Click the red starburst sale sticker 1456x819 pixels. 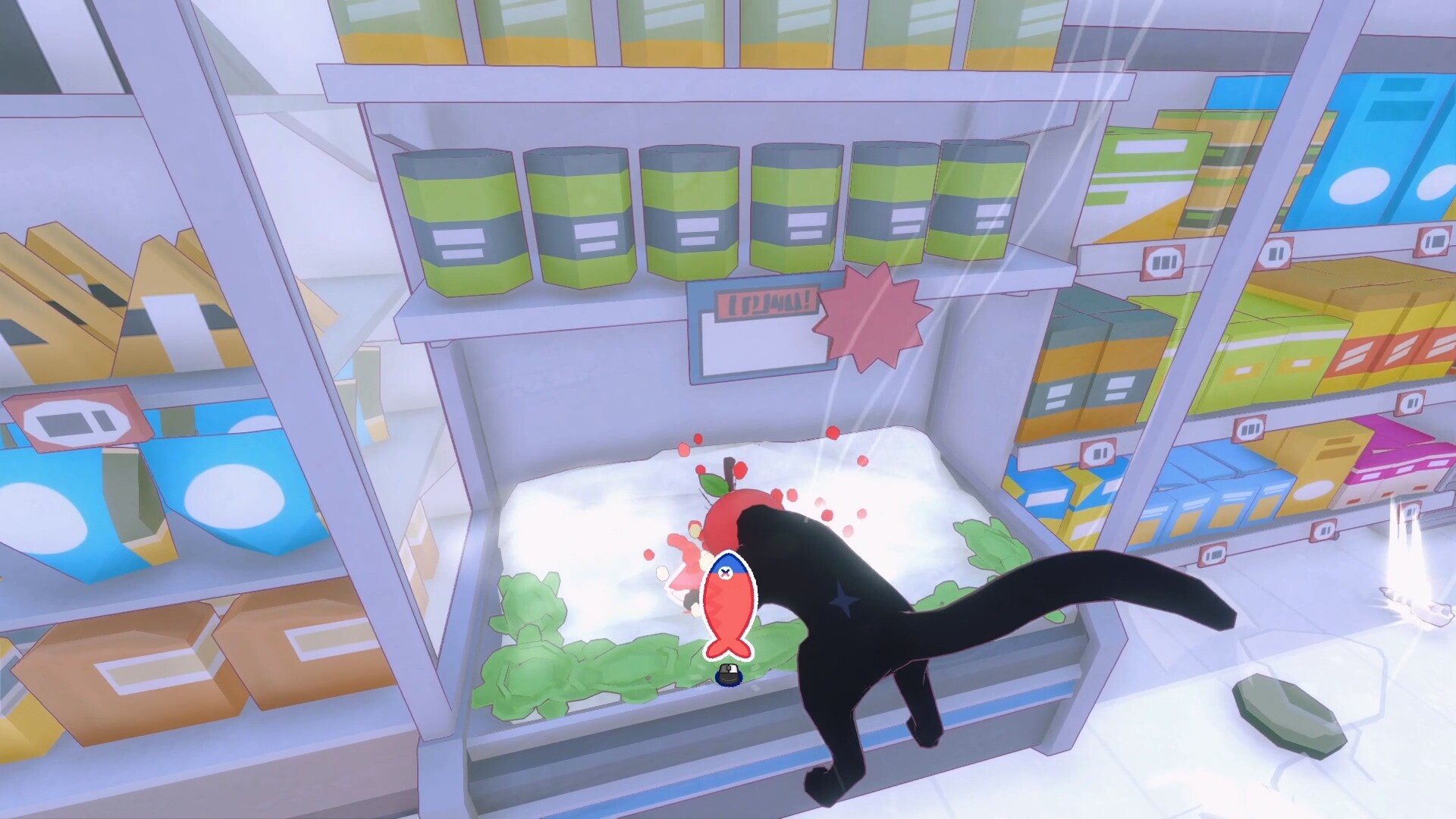click(x=871, y=311)
